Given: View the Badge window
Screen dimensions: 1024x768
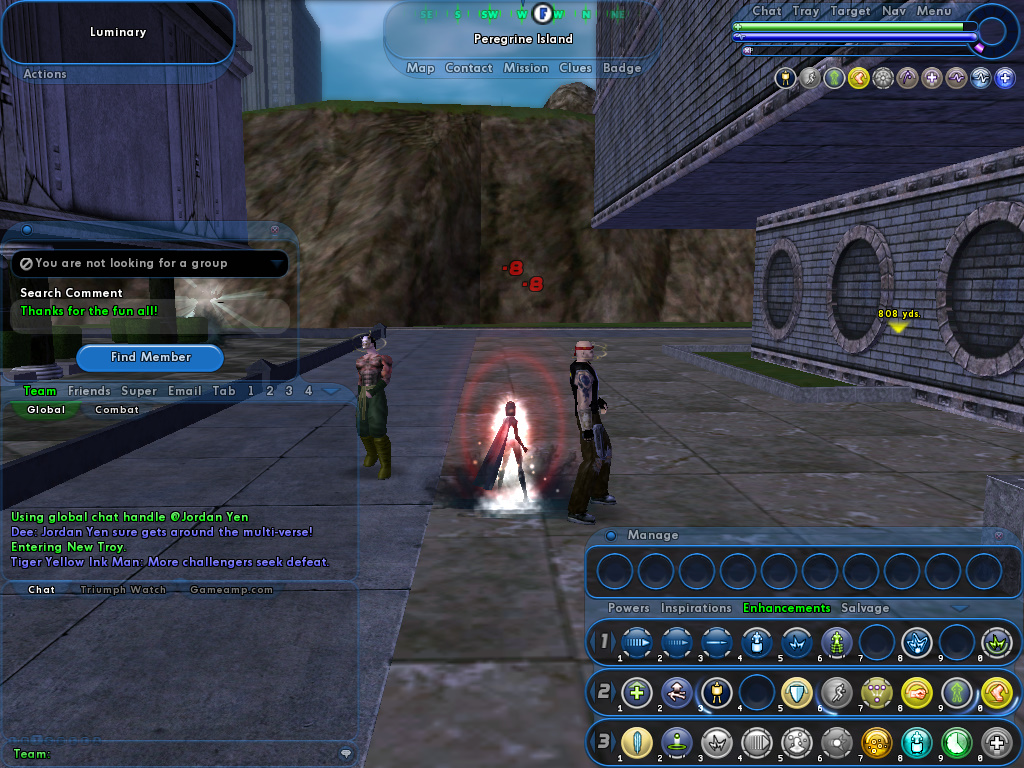Looking at the screenshot, I should tap(622, 68).
